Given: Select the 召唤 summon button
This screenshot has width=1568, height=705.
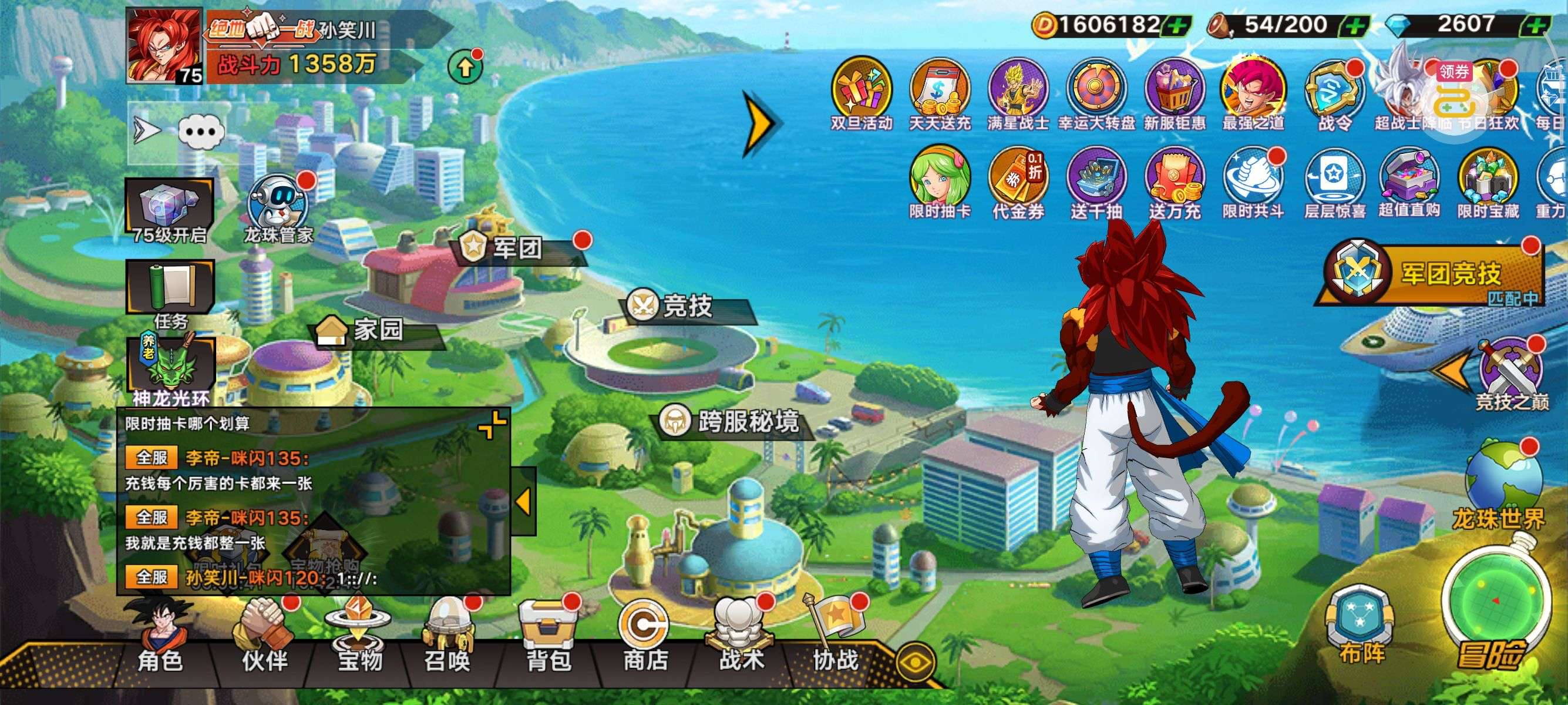Looking at the screenshot, I should pyautogui.click(x=447, y=639).
